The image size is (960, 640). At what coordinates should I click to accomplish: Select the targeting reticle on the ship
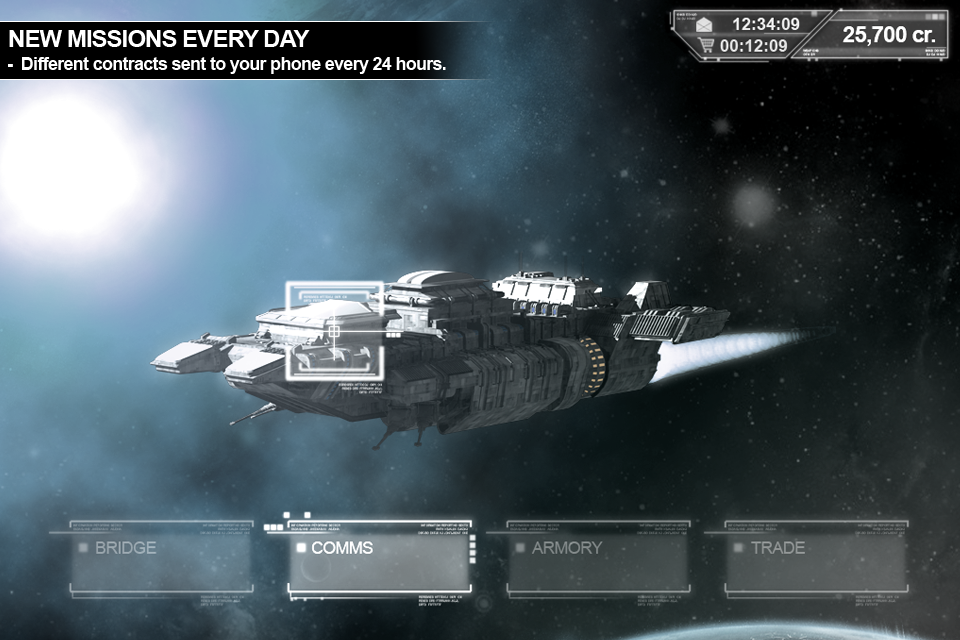[x=334, y=329]
